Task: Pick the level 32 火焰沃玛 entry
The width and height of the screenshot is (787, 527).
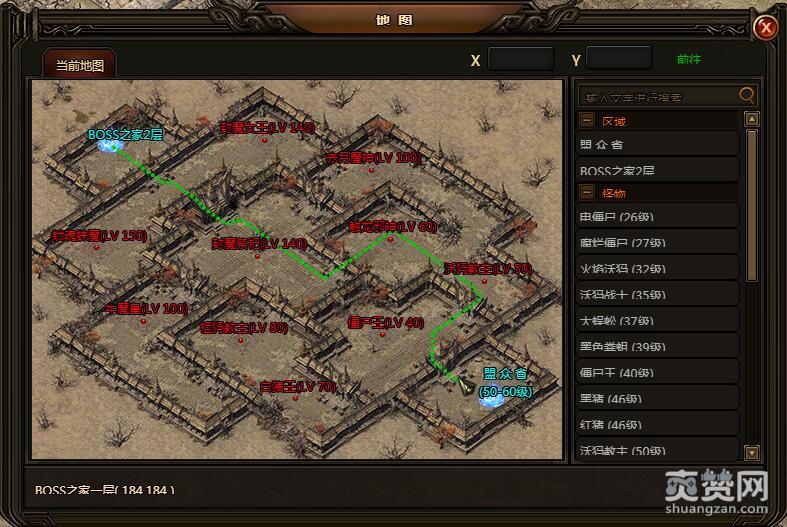Action: (x=658, y=268)
